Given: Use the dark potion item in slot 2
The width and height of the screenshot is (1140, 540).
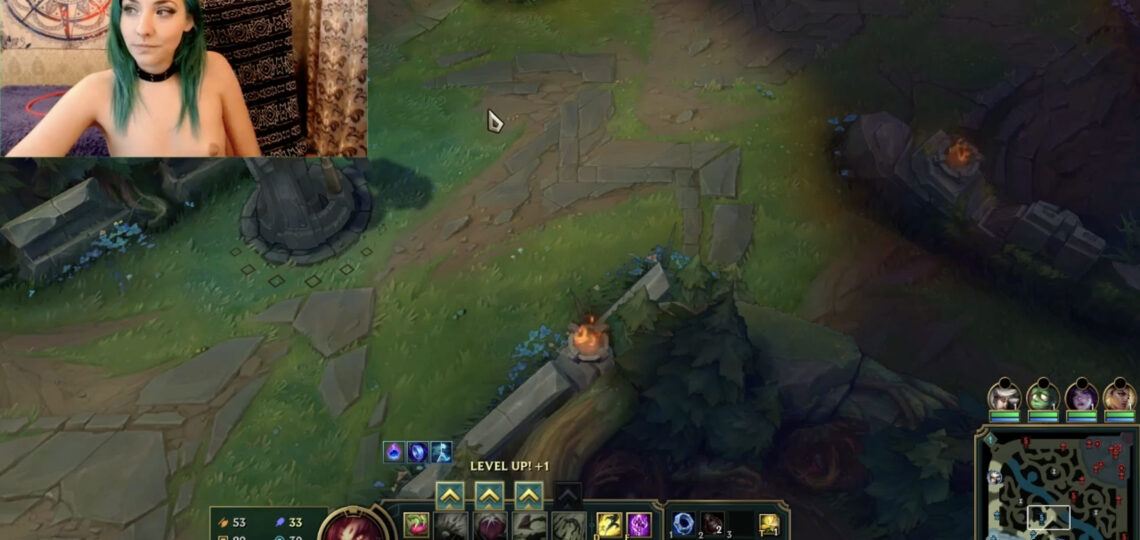Looking at the screenshot, I should coord(712,522).
